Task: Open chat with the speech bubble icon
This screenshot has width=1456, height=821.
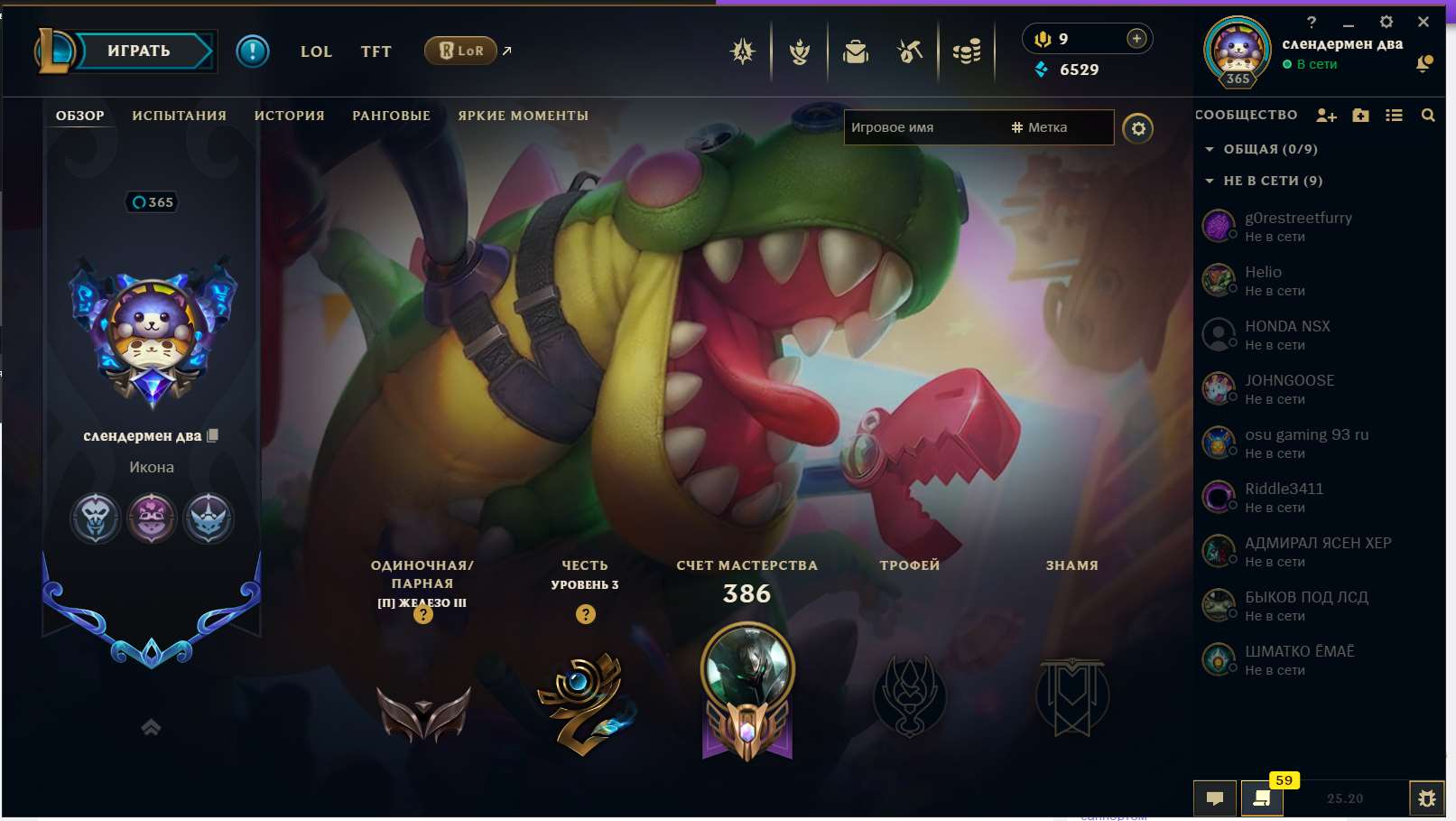Action: pos(1215,798)
